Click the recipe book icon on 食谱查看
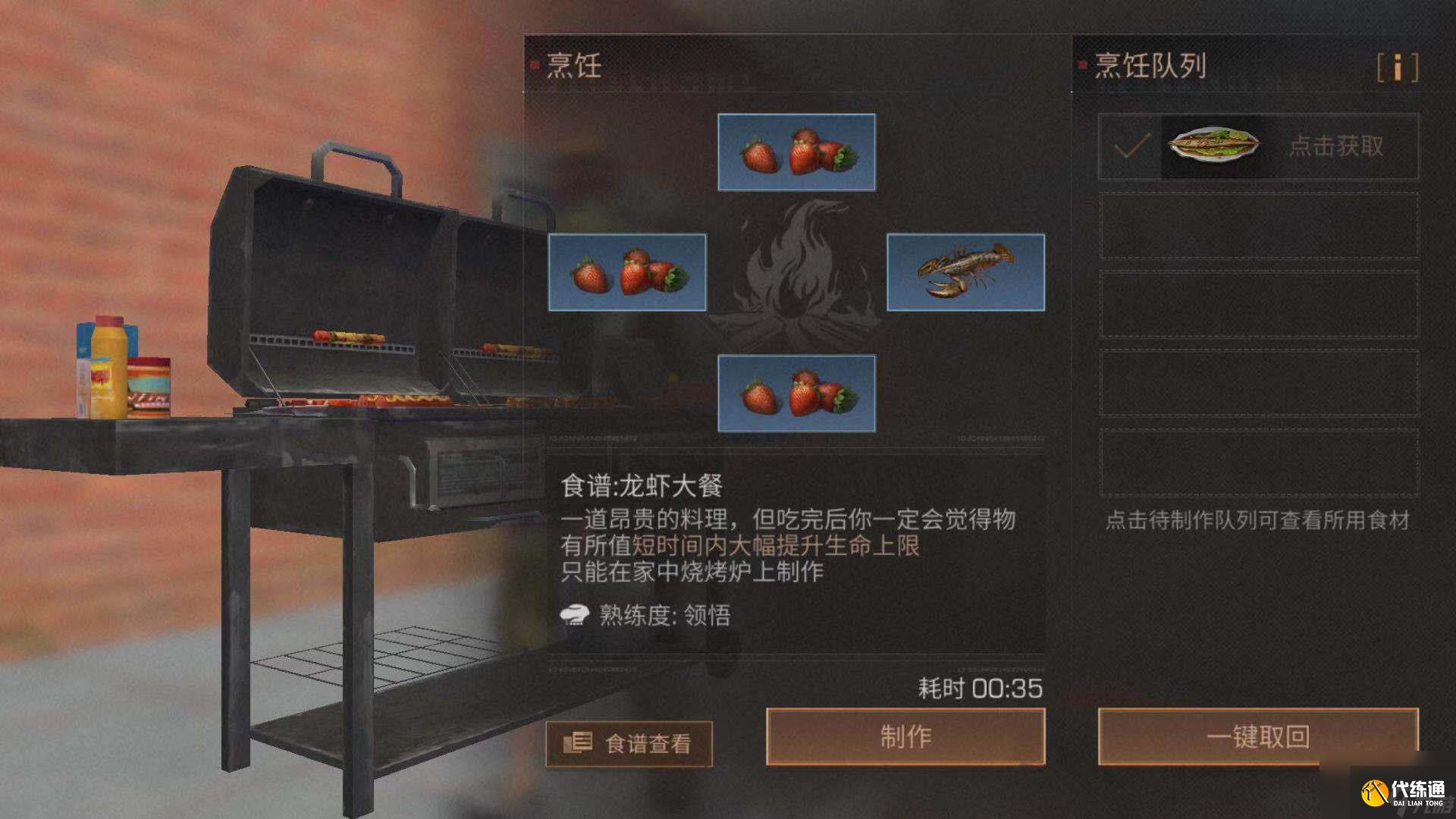The image size is (1456, 819). tap(579, 742)
